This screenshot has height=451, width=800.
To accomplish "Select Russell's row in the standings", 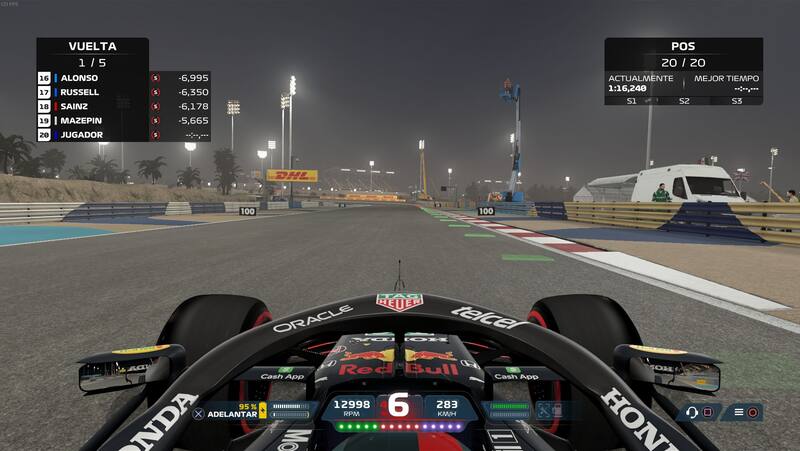I will coord(92,91).
